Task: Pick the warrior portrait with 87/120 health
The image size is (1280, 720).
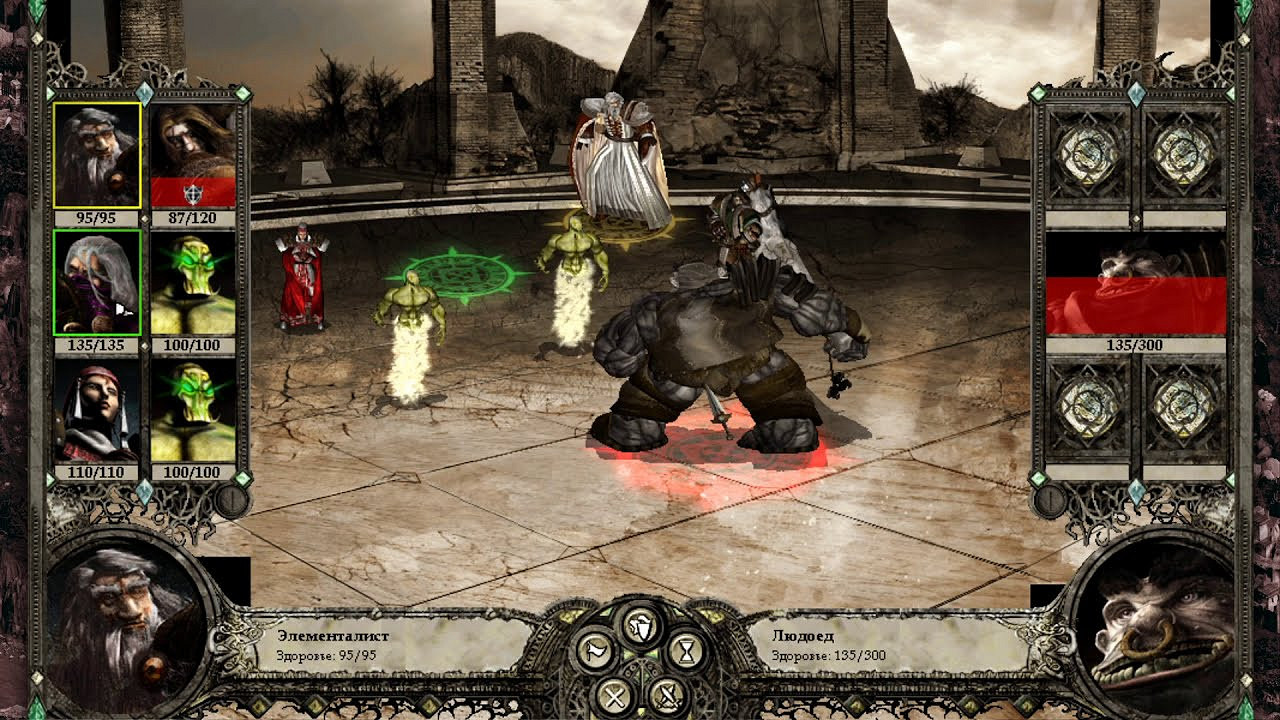Action: 193,156
